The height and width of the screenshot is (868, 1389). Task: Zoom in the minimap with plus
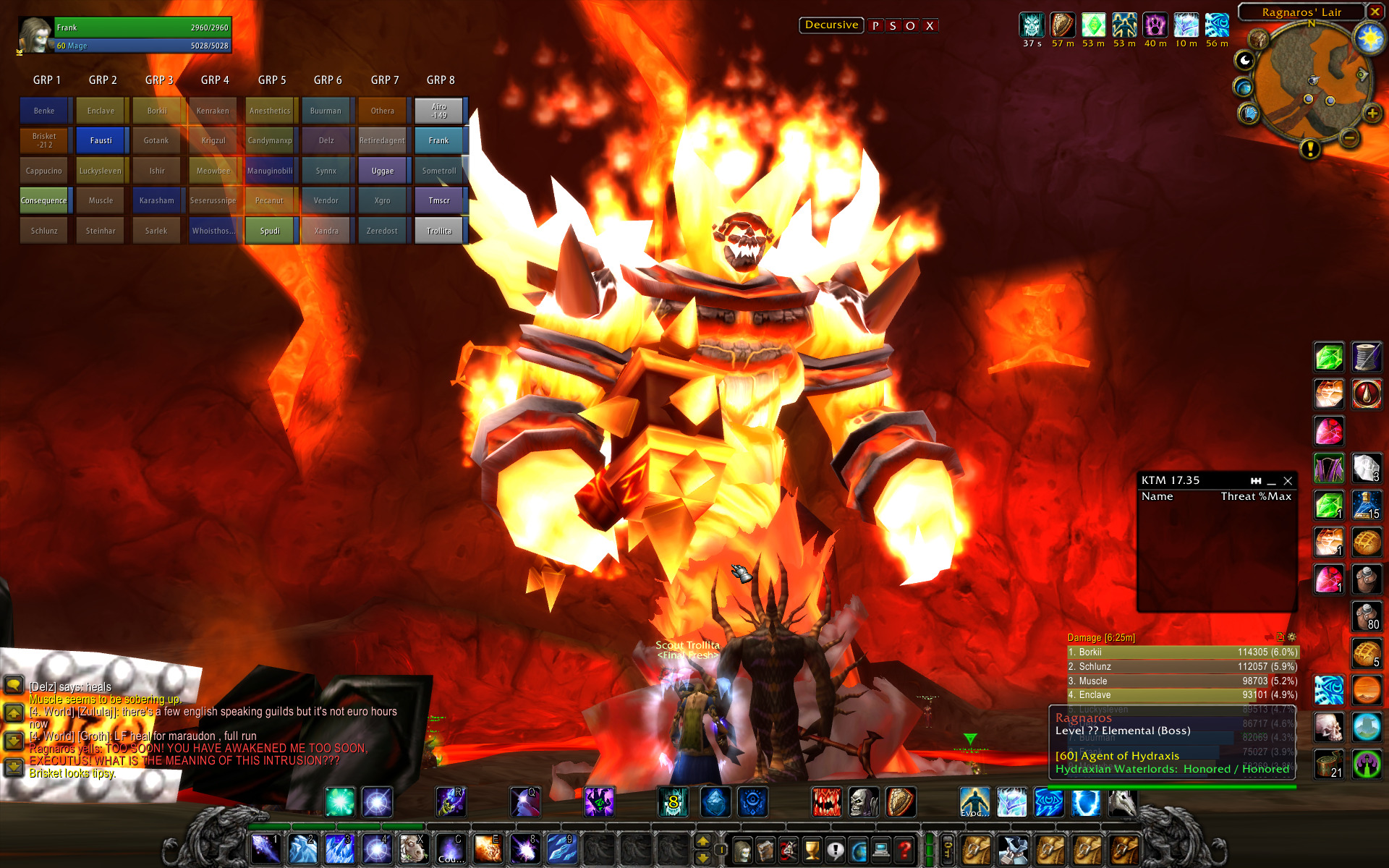tap(1372, 114)
